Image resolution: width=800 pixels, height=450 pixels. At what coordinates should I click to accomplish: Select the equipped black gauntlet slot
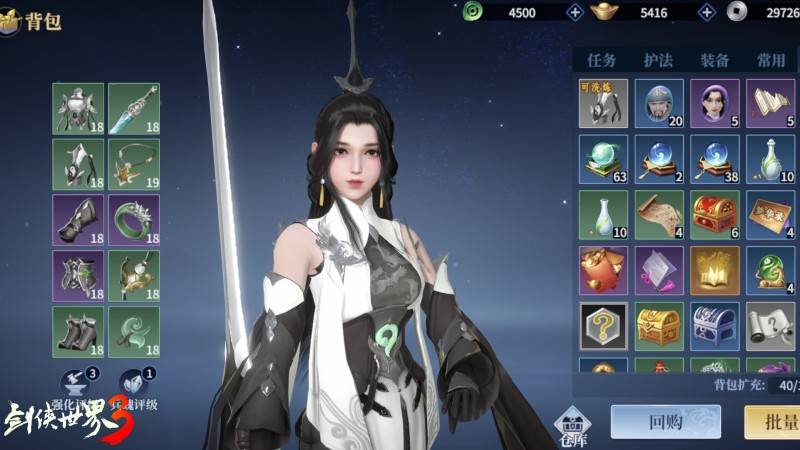pos(78,220)
